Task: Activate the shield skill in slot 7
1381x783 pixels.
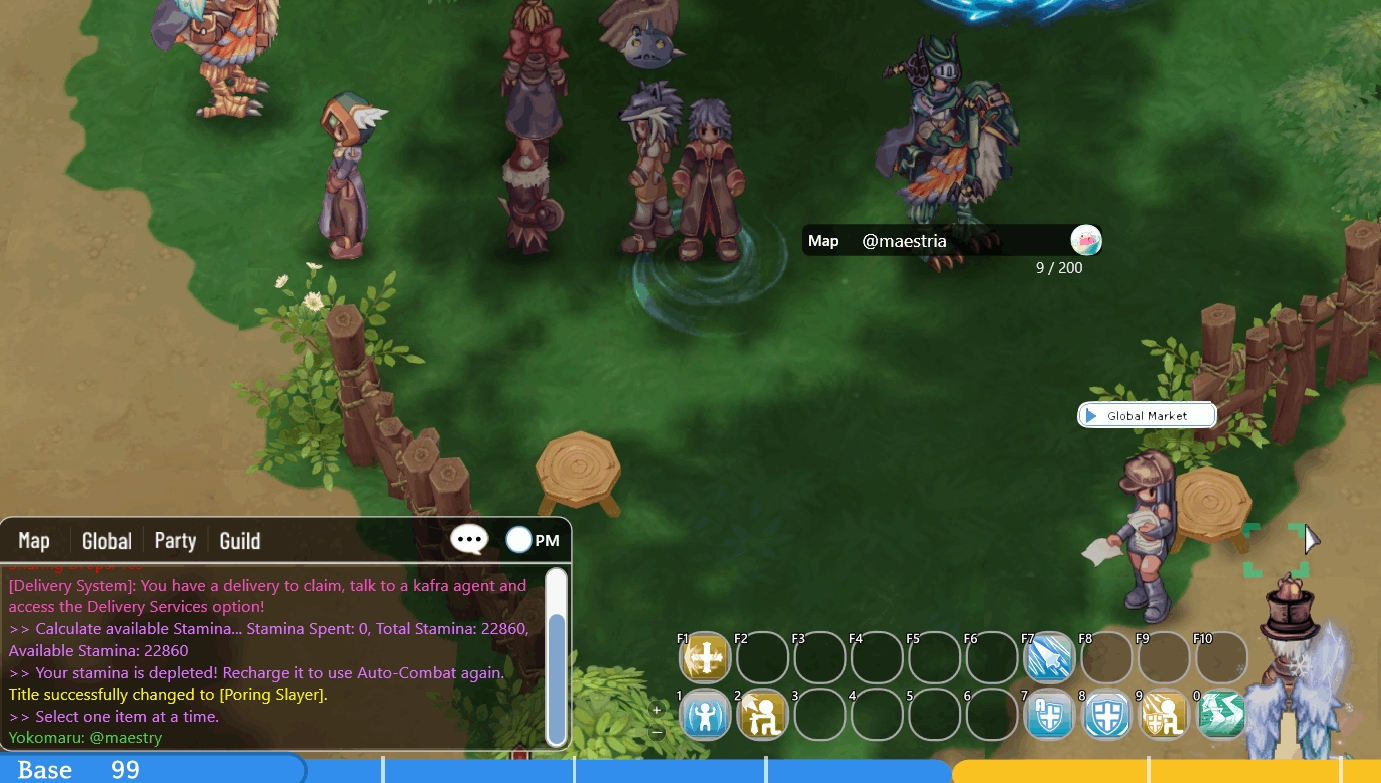Action: pos(1048,716)
